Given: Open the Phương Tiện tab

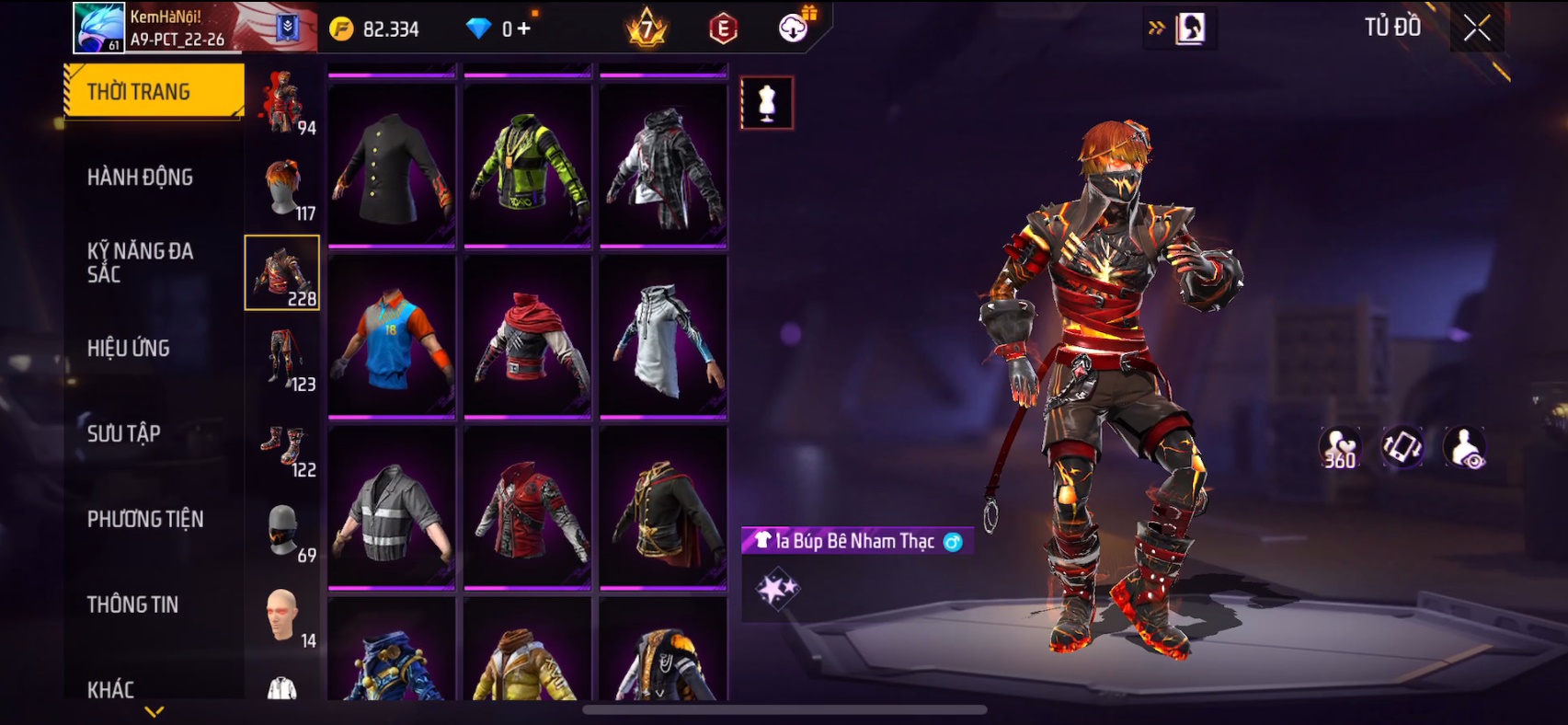Looking at the screenshot, I should click(x=145, y=519).
